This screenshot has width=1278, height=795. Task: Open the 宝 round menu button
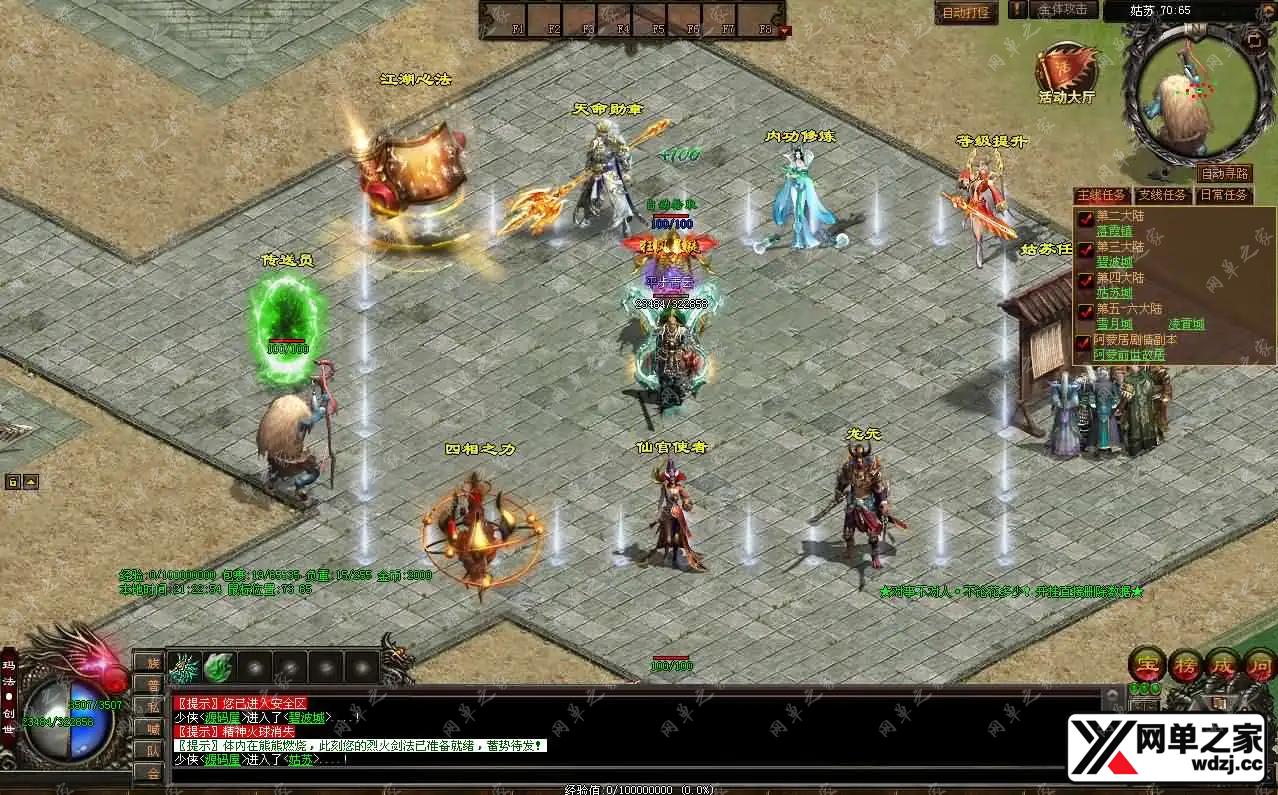tap(1147, 664)
